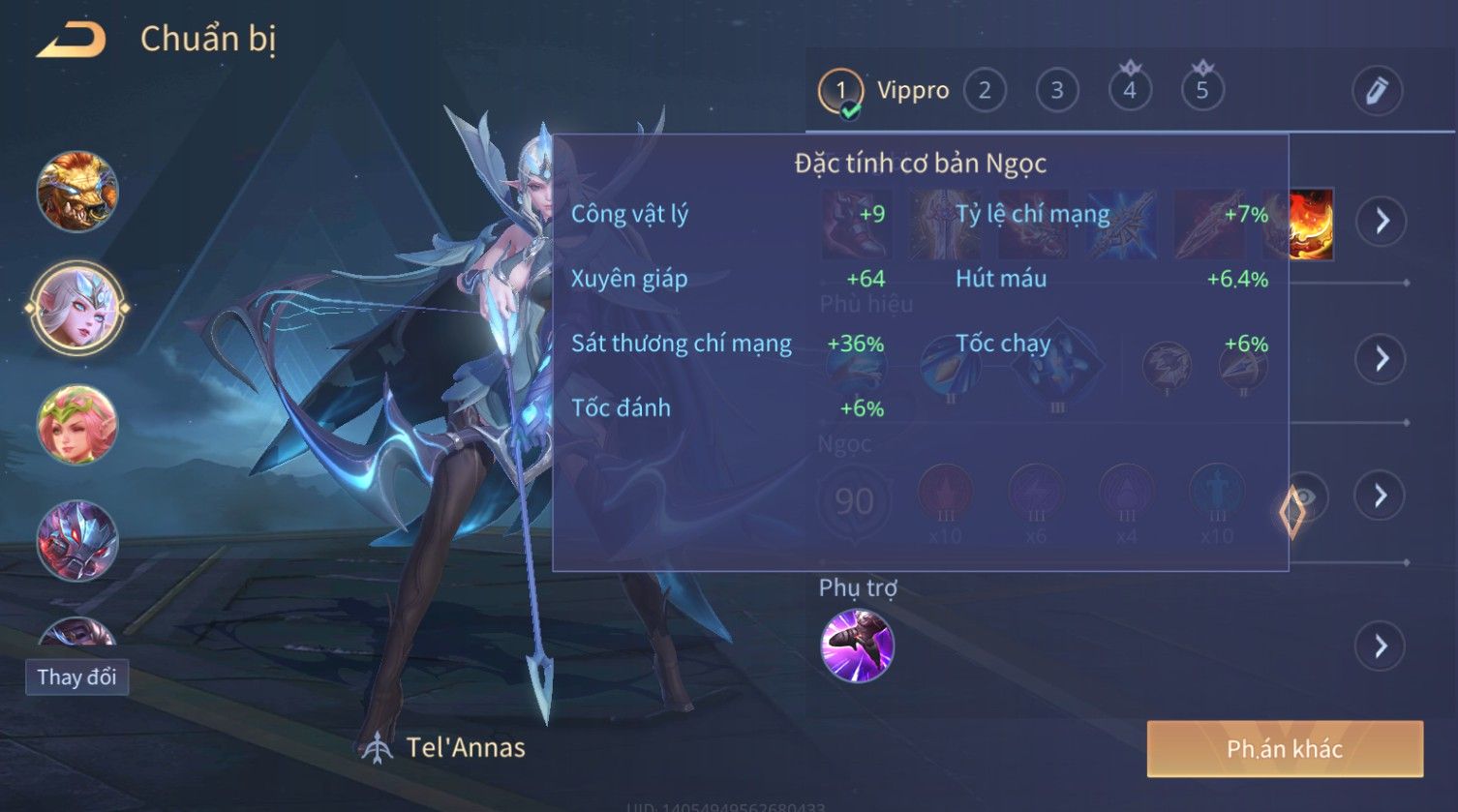Expand the Phụ trợ row arrow
The height and width of the screenshot is (812, 1458).
point(1381,646)
